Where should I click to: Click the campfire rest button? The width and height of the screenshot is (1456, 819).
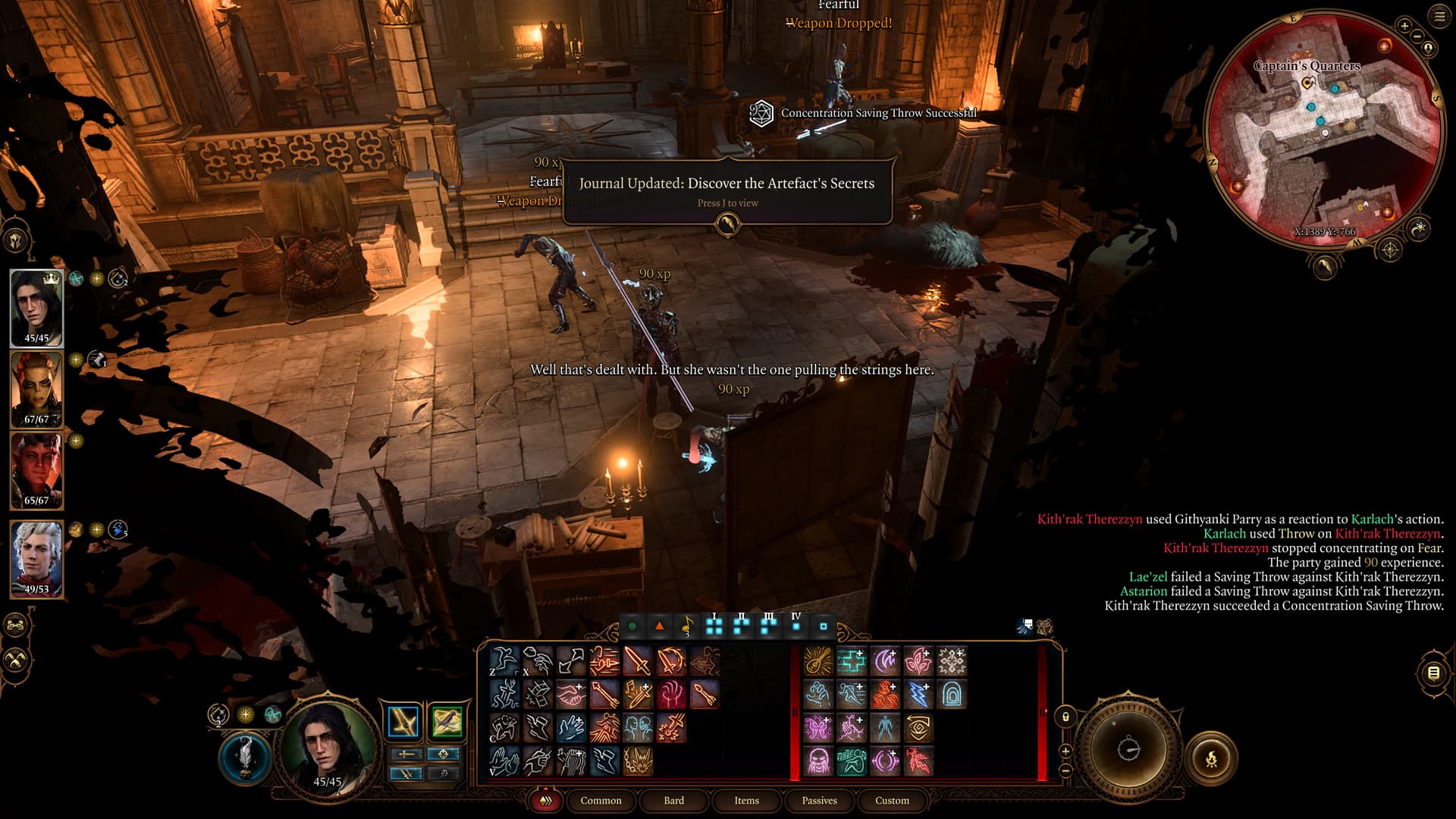point(1211,757)
